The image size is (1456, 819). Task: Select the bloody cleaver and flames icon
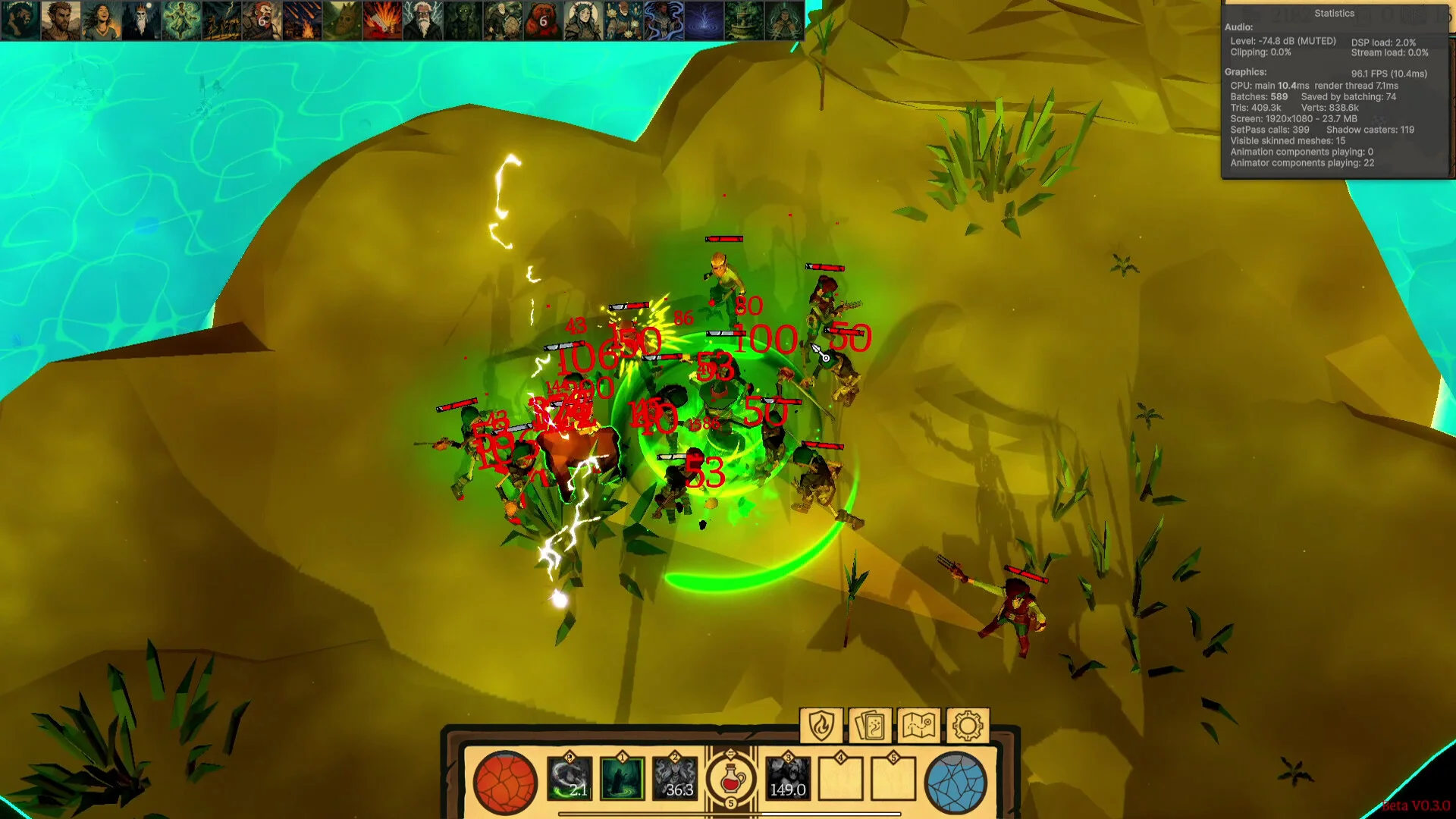tap(382, 20)
